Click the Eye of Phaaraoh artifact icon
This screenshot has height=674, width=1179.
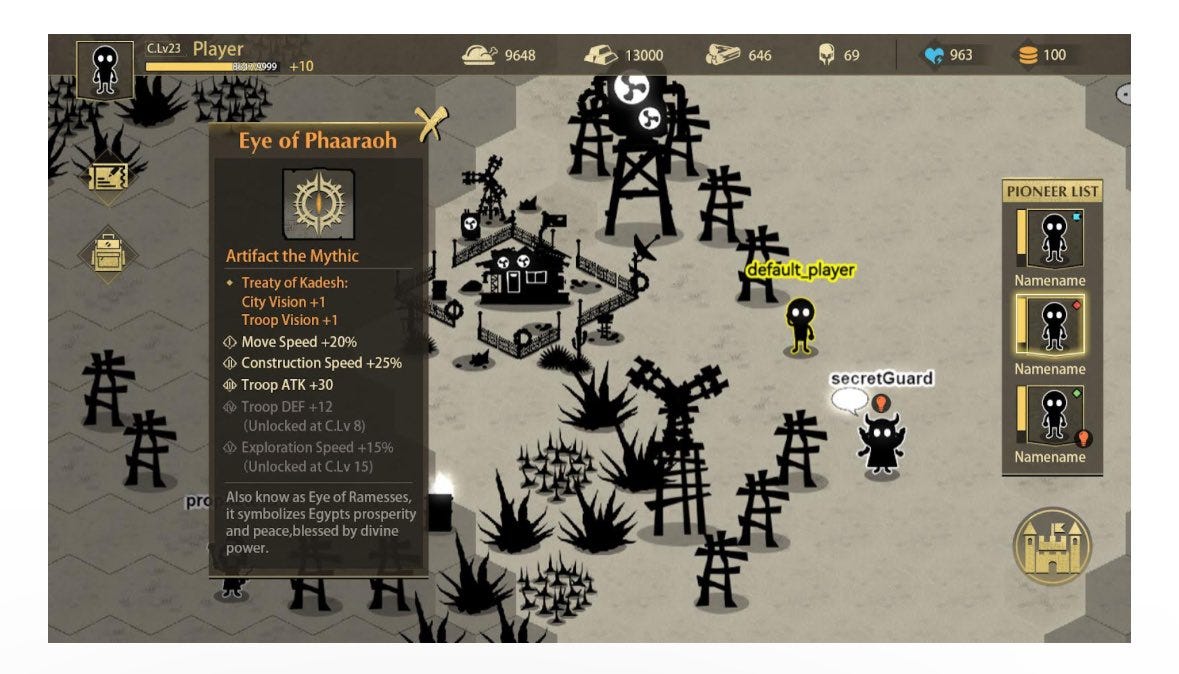(318, 203)
